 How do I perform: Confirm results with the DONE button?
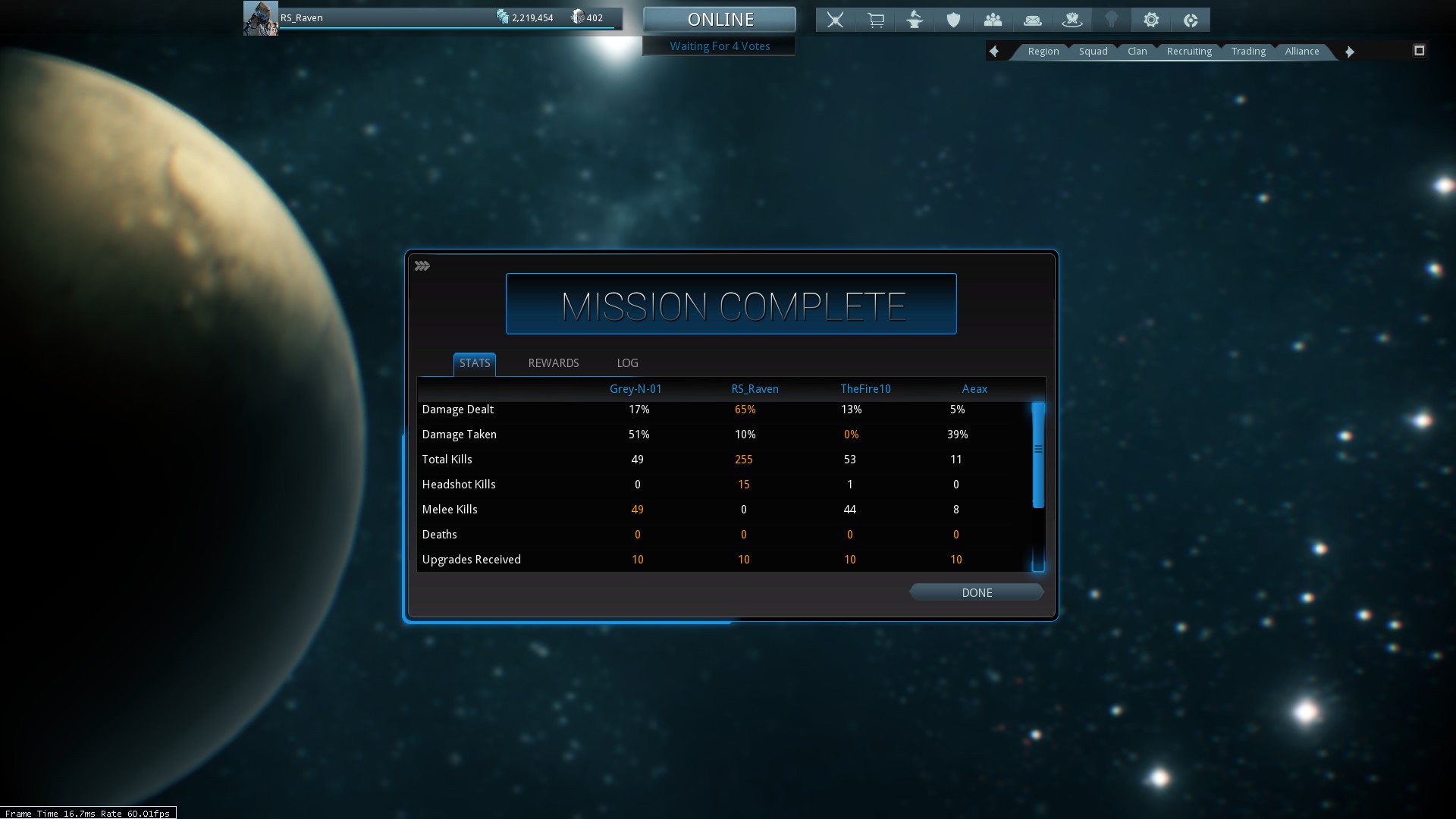click(x=977, y=593)
